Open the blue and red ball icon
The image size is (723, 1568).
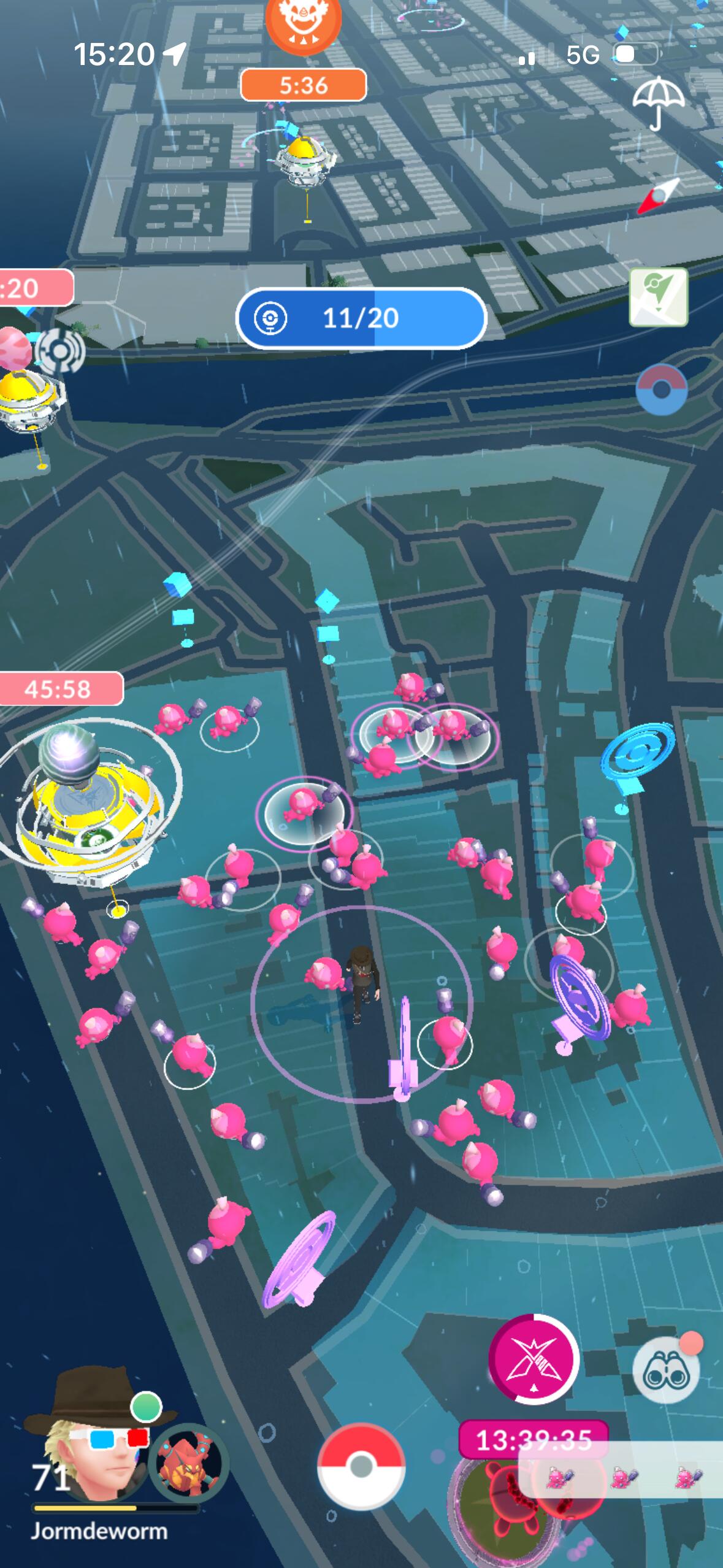(661, 390)
